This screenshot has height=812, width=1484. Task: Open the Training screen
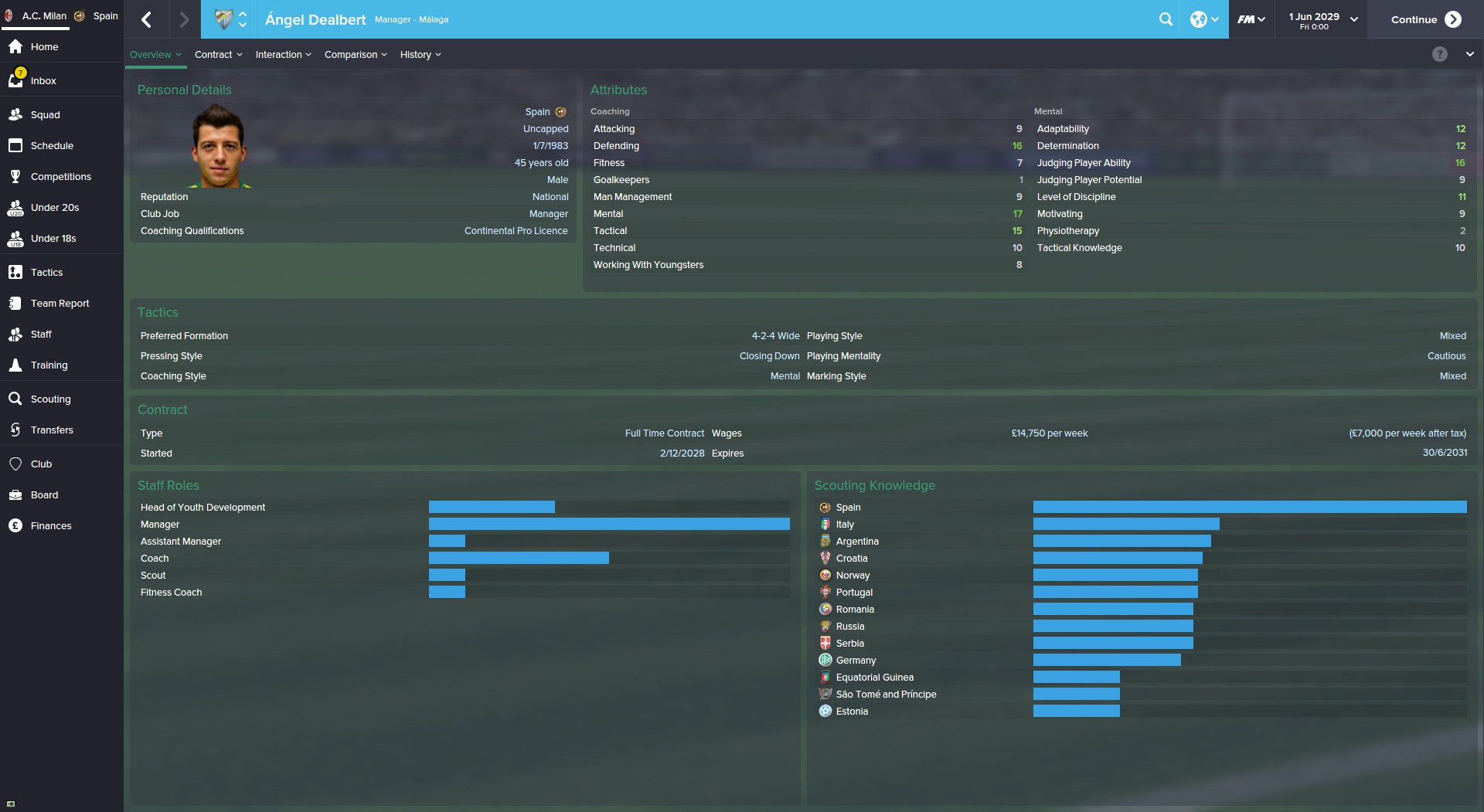click(49, 365)
